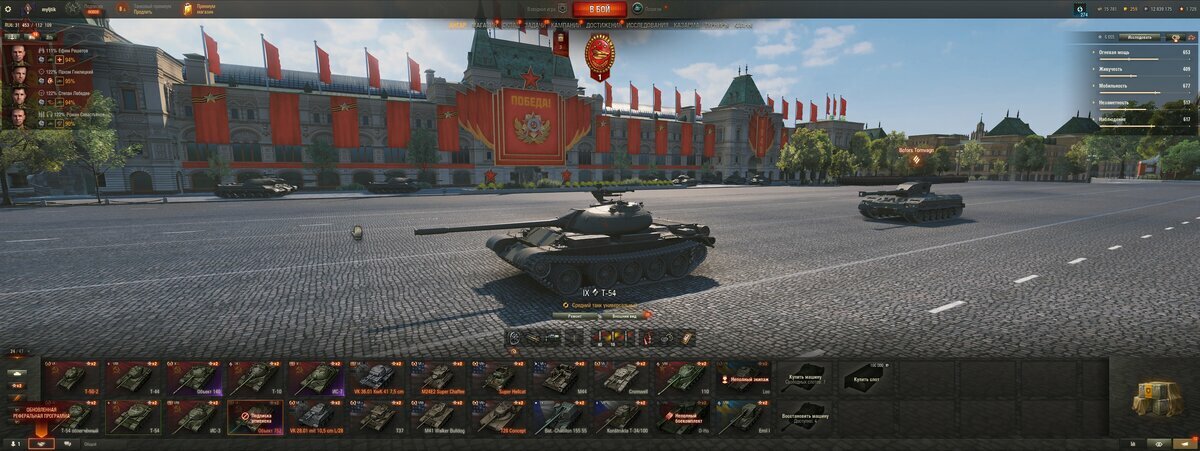Image resolution: width=1200 pixels, height=451 pixels.
Task: Open the loot crates icon
Action: [x=1157, y=399]
